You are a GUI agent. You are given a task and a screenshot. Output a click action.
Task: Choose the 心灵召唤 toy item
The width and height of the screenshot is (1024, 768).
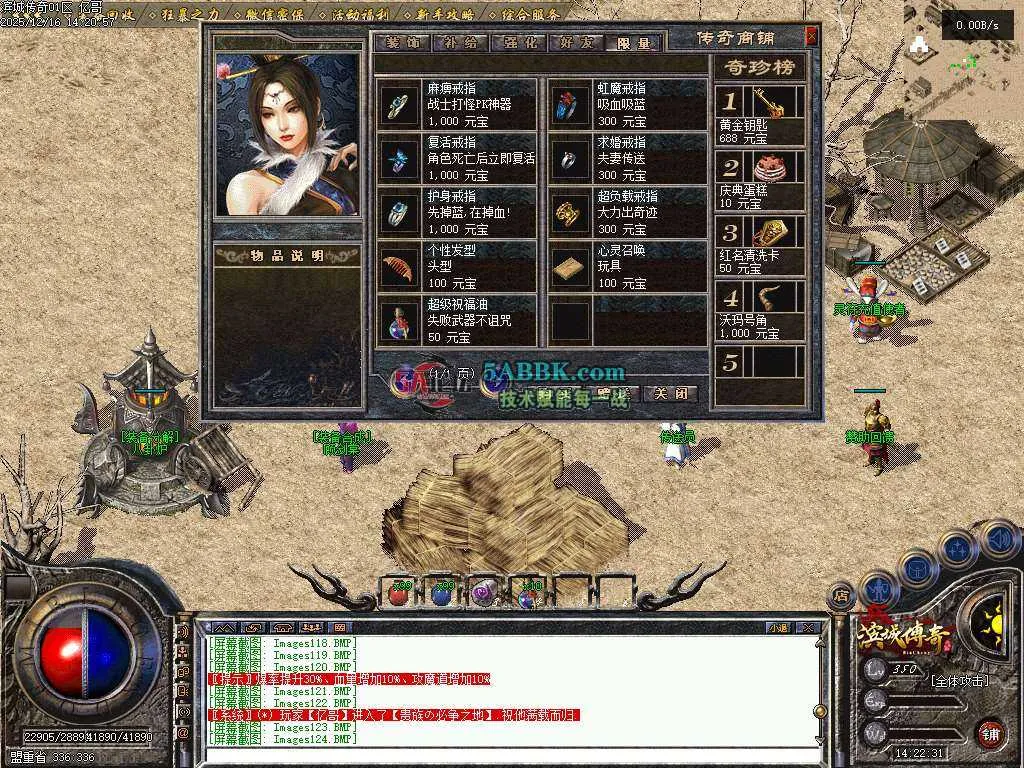click(x=627, y=266)
